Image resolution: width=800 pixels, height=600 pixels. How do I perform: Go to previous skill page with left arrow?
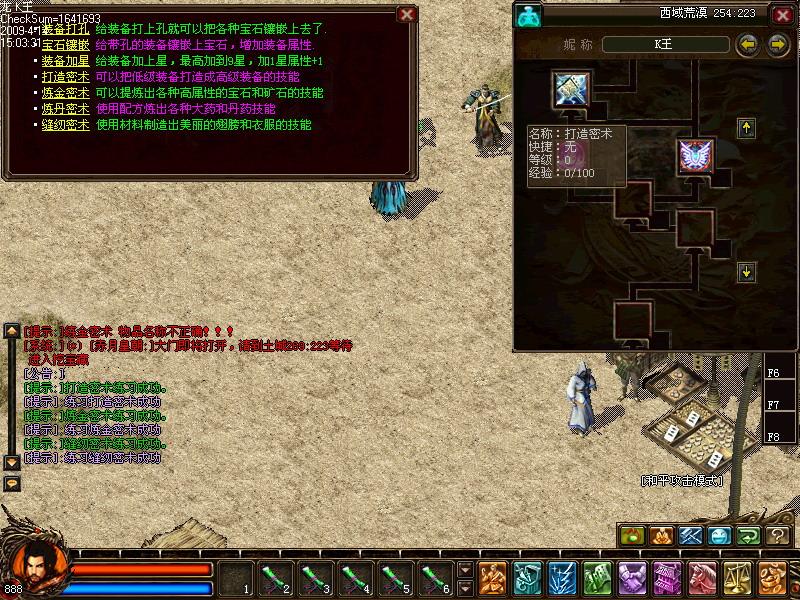tap(747, 45)
